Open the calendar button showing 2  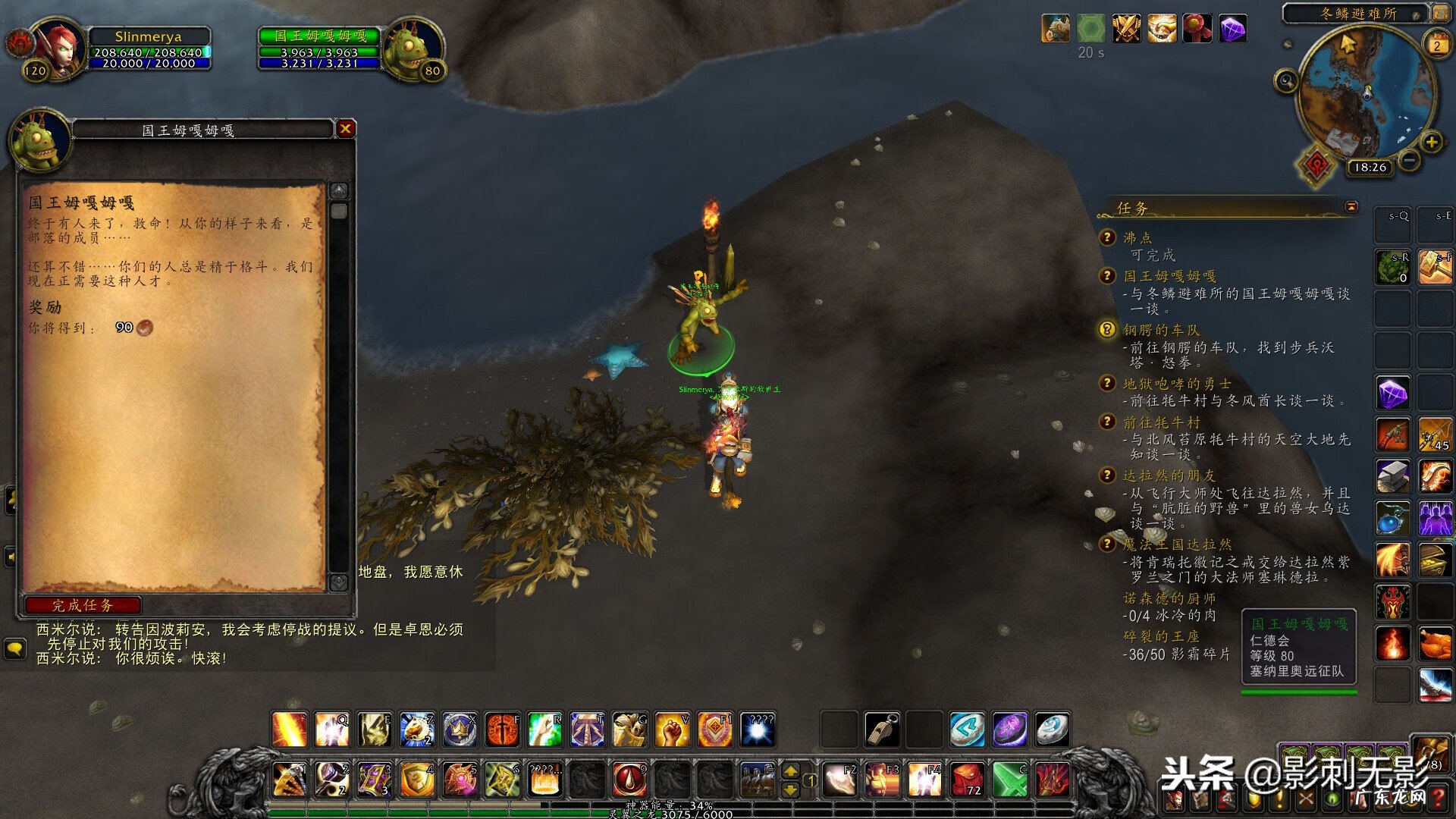(1436, 45)
